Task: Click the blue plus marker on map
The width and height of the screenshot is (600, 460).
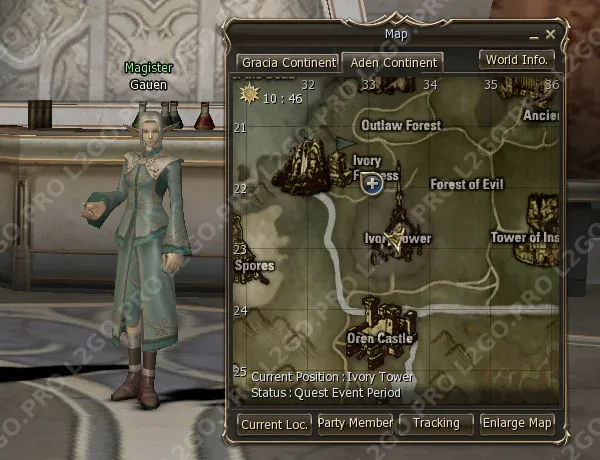Action: 372,183
